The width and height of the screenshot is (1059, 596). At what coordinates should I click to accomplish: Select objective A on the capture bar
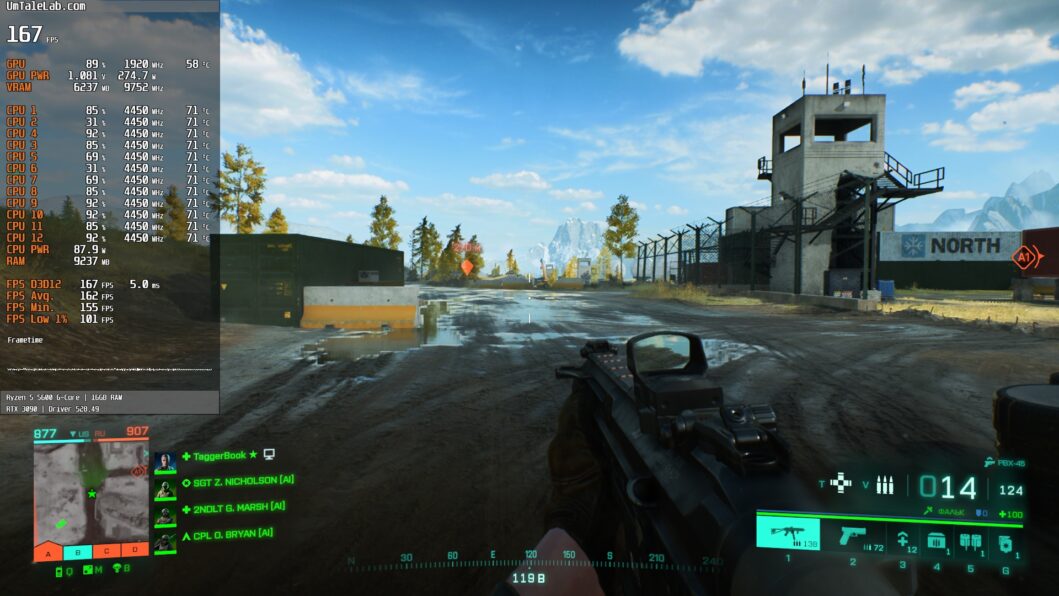click(x=48, y=551)
